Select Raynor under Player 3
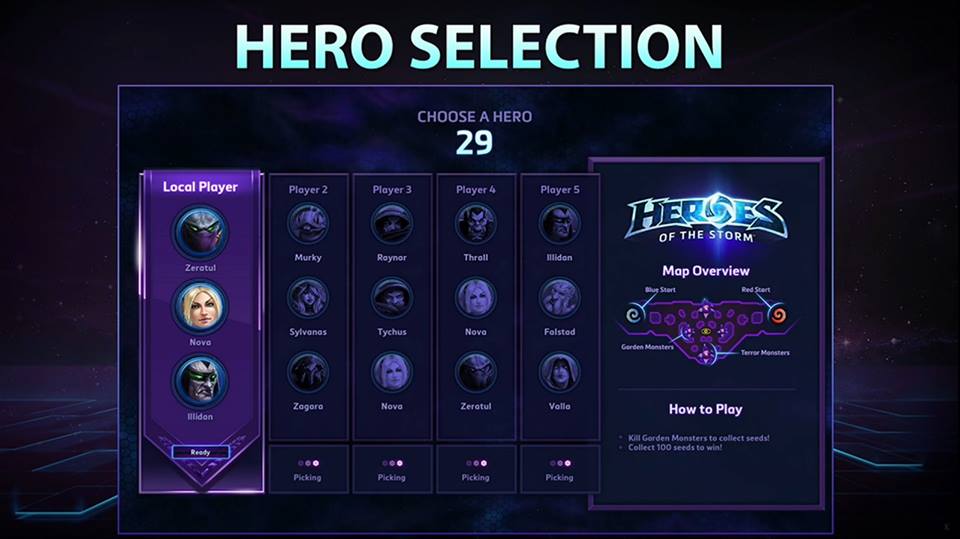Viewport: 960px width, 539px height. click(392, 224)
